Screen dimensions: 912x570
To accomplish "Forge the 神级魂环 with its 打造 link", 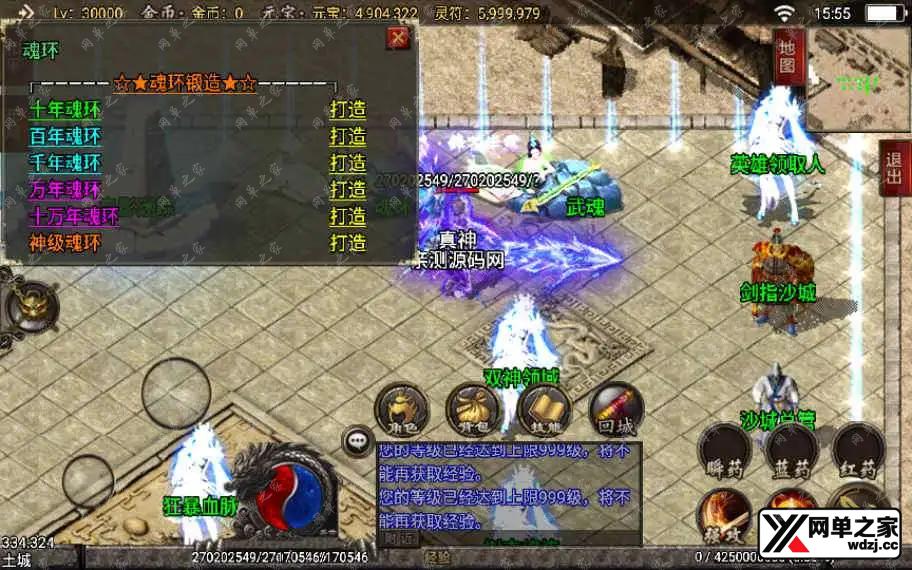I will pyautogui.click(x=348, y=243).
